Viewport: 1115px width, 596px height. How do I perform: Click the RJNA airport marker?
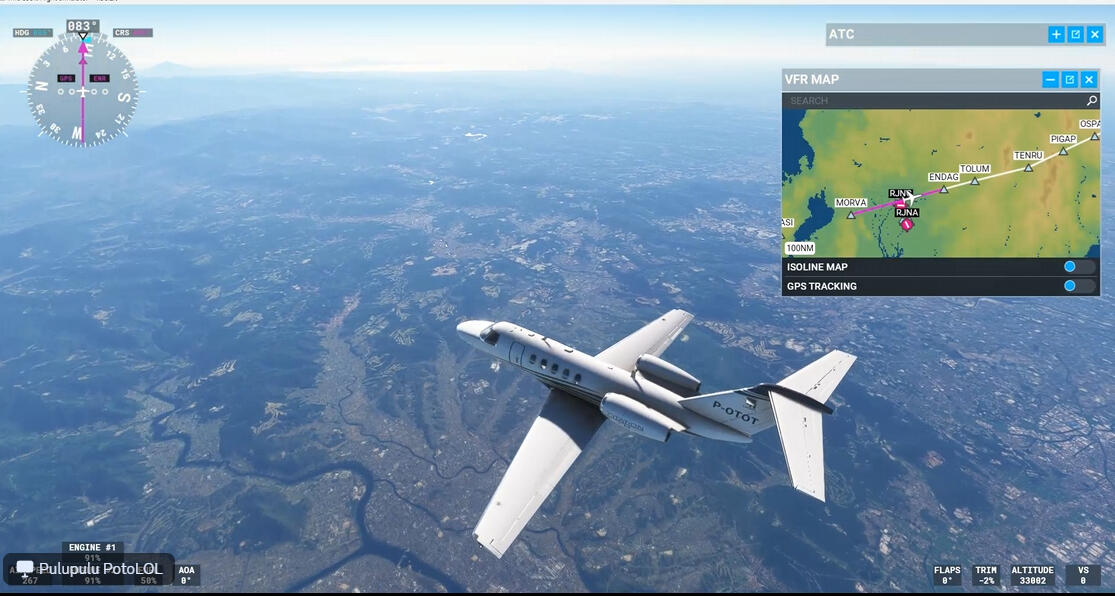(906, 224)
